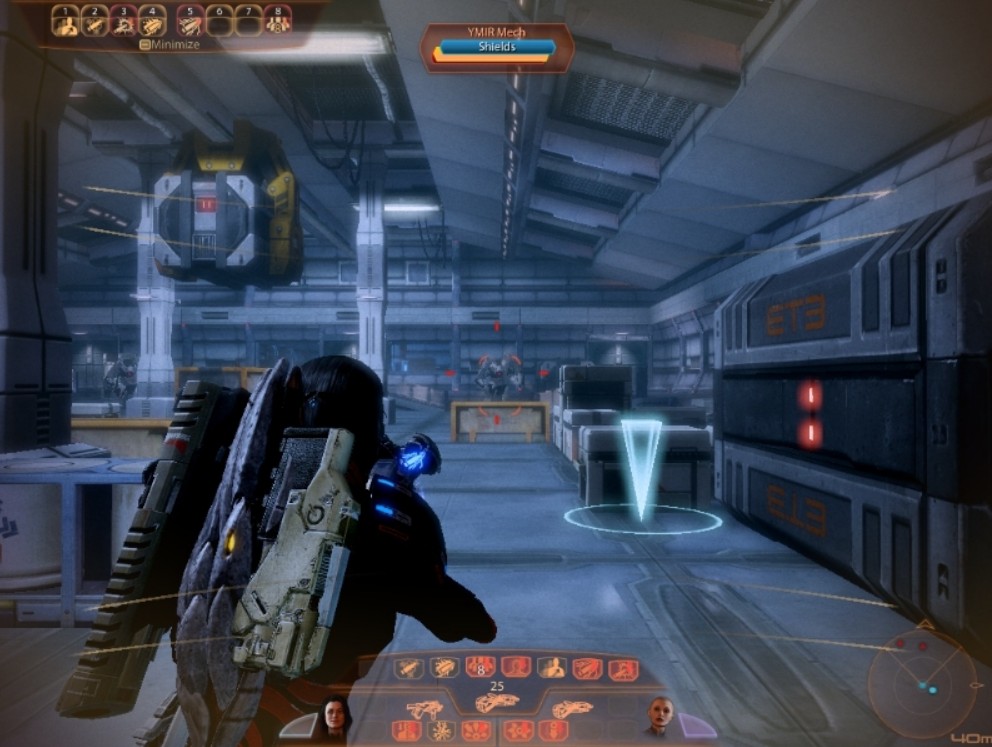Viewport: 992px width, 747px height.
Task: Equip the right-hand pistol weapon
Action: click(x=572, y=709)
